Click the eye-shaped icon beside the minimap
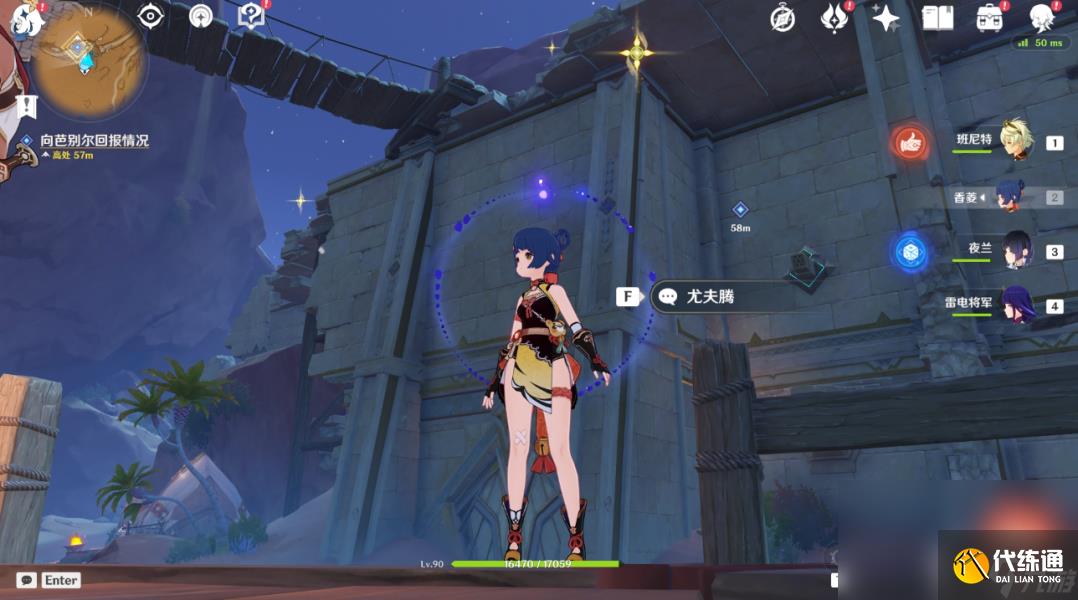 point(151,16)
